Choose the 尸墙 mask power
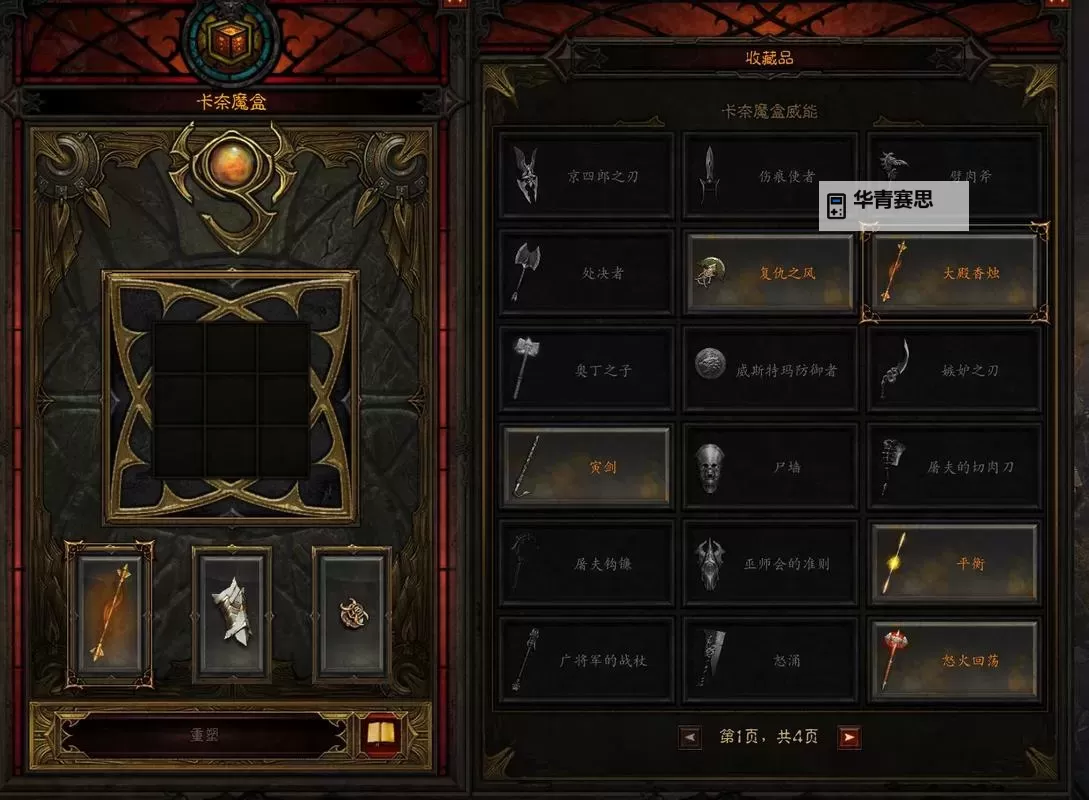The image size is (1089, 800). (x=769, y=467)
